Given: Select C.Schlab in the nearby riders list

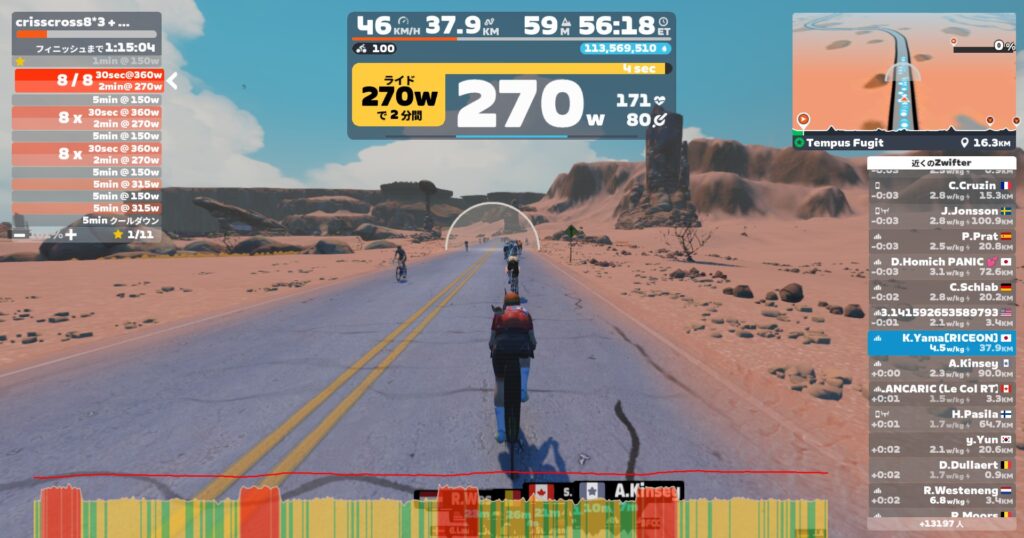Looking at the screenshot, I should pyautogui.click(x=942, y=292).
